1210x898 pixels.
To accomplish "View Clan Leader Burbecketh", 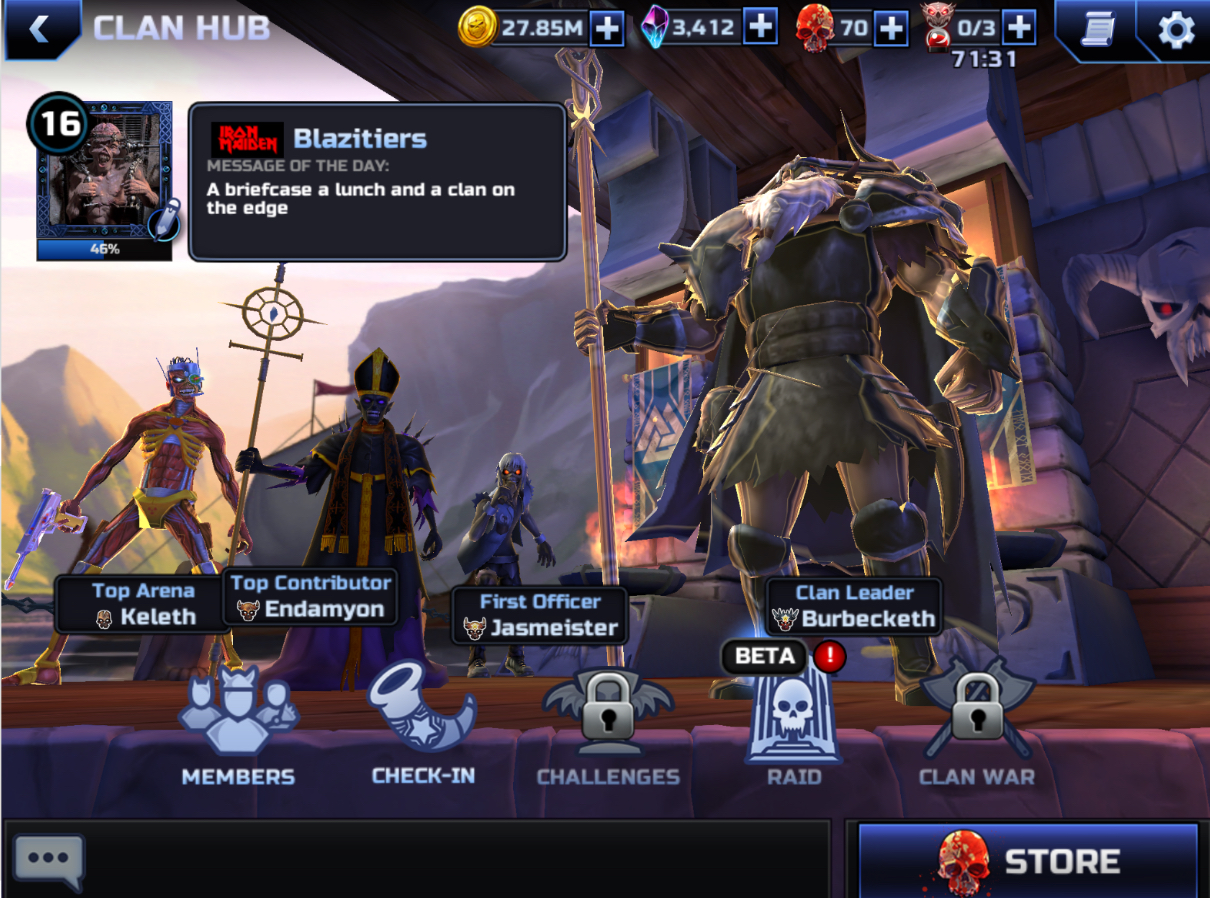I will [855, 606].
